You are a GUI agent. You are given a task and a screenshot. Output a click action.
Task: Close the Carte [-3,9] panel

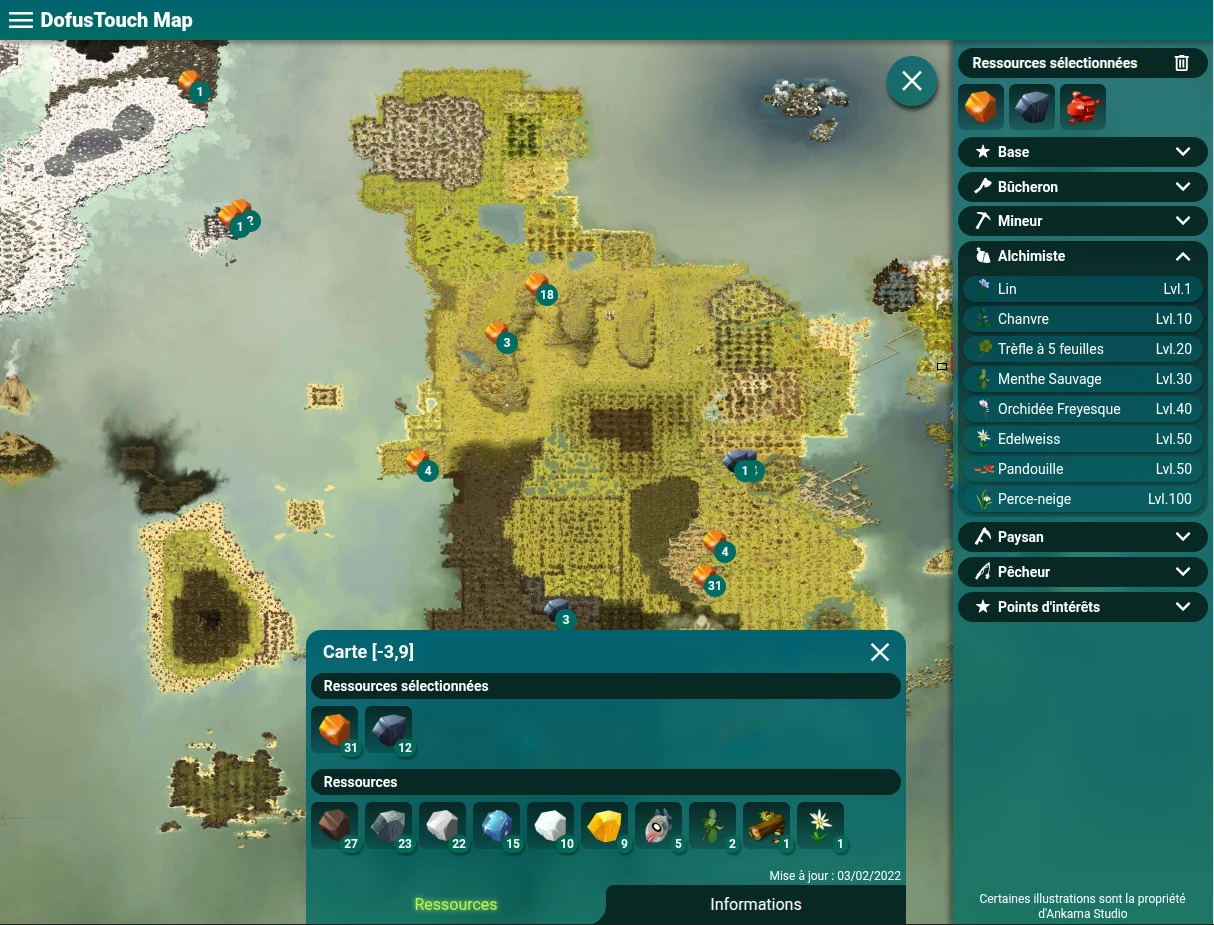(x=880, y=652)
